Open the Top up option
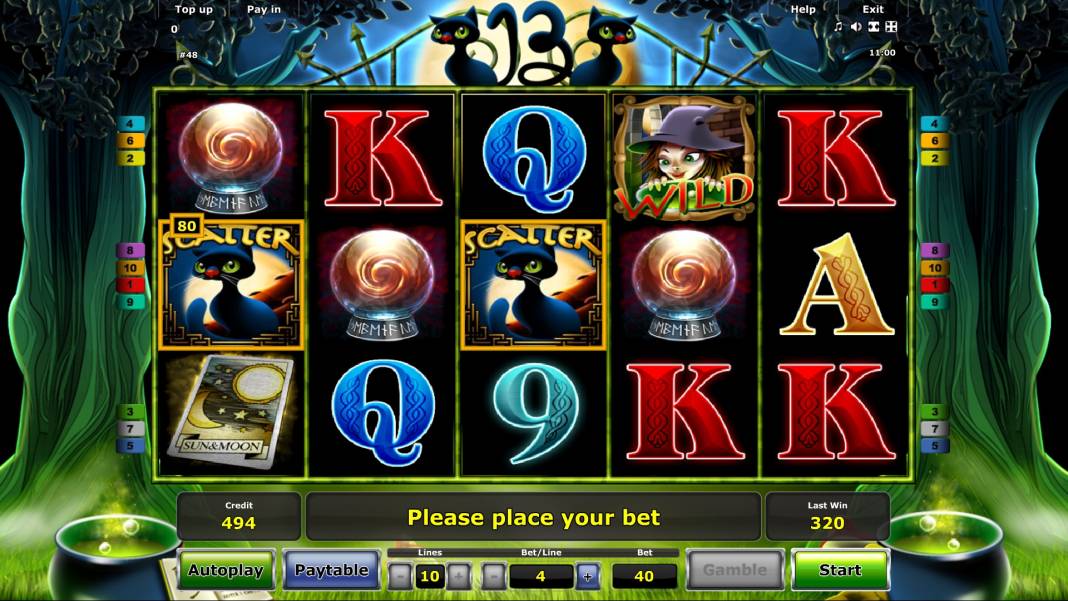This screenshot has height=601, width=1068. pyautogui.click(x=194, y=9)
